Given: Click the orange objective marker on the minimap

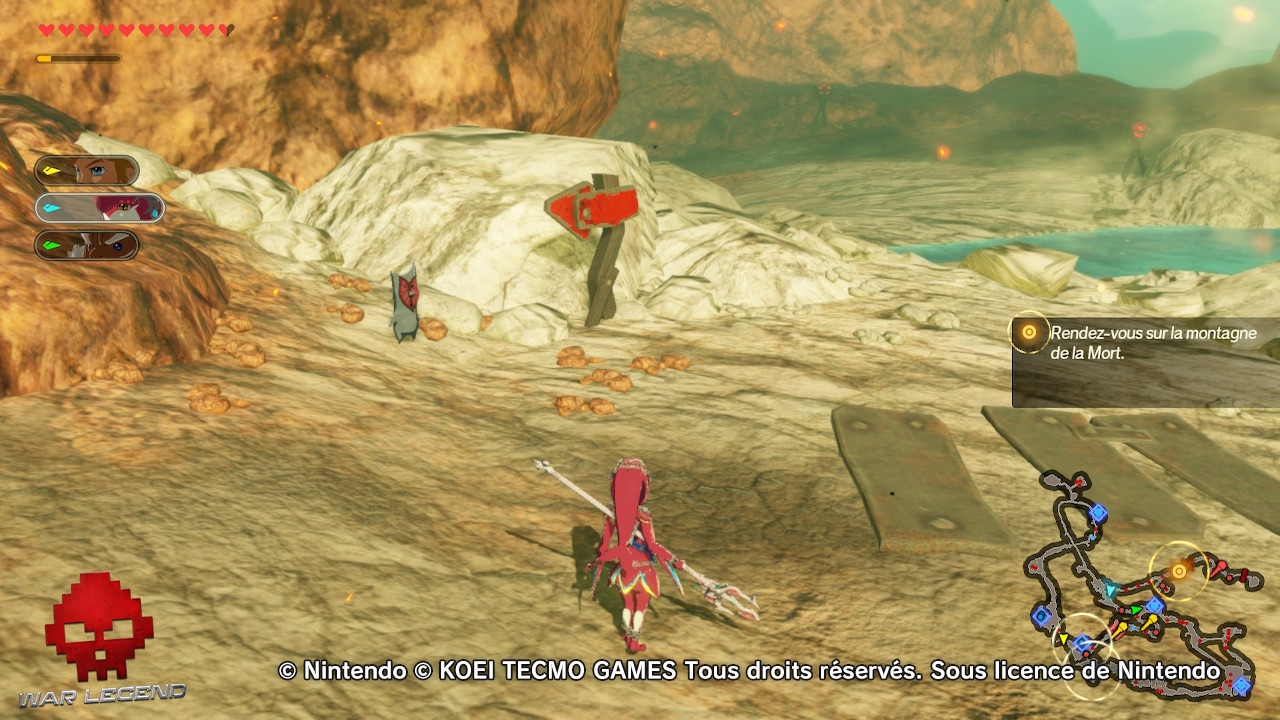Looking at the screenshot, I should coord(1179,571).
